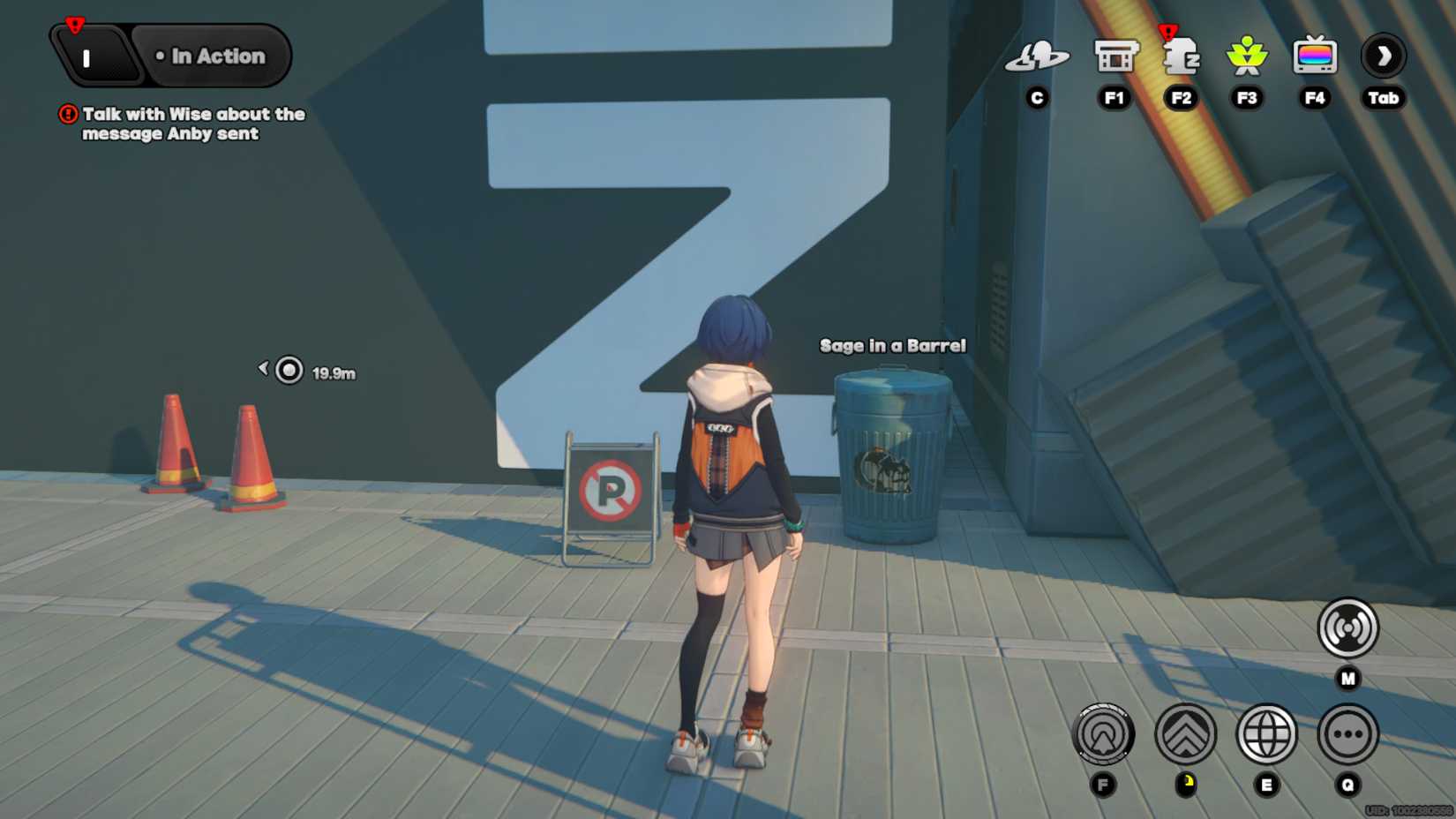
Task: Open the Commissions icon with red alert
Action: tap(1181, 58)
